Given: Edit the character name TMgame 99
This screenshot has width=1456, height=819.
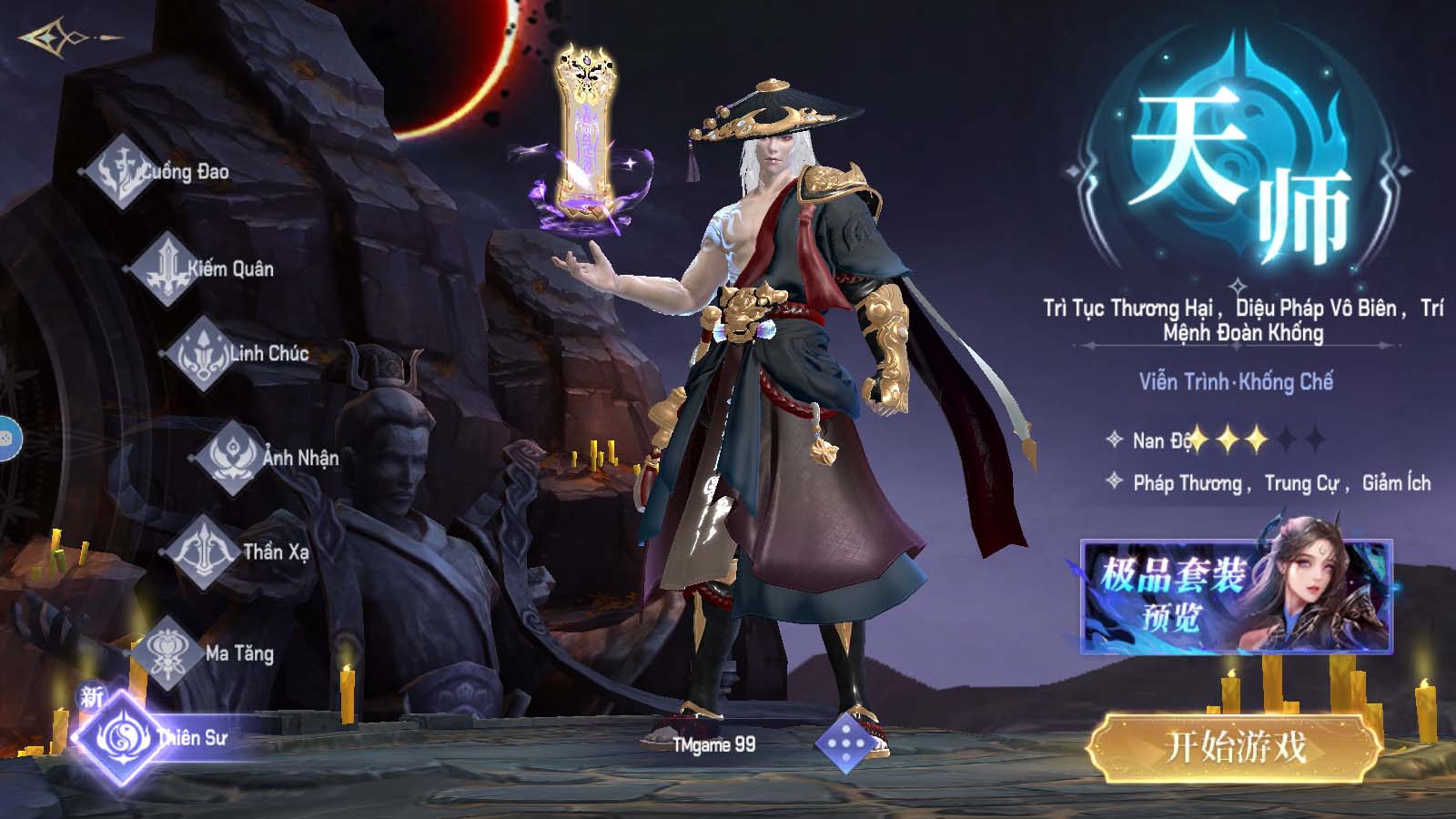Looking at the screenshot, I should coord(713,744).
